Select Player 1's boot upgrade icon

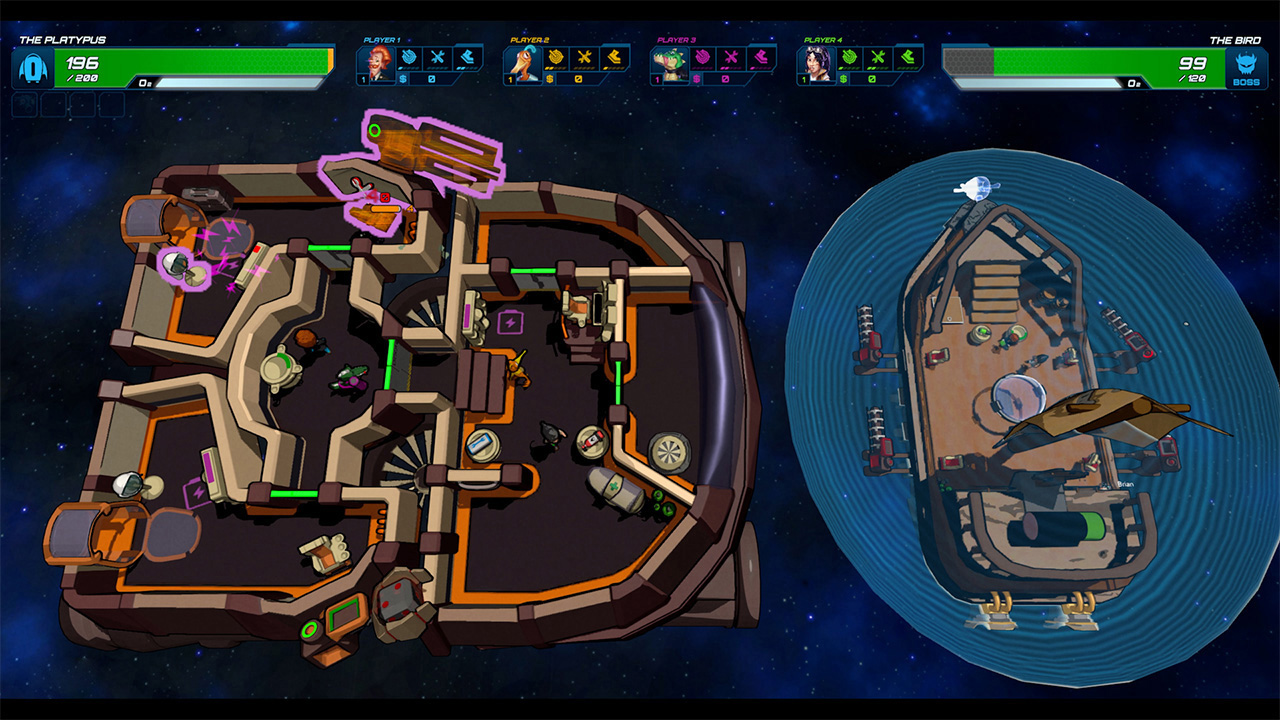(465, 55)
